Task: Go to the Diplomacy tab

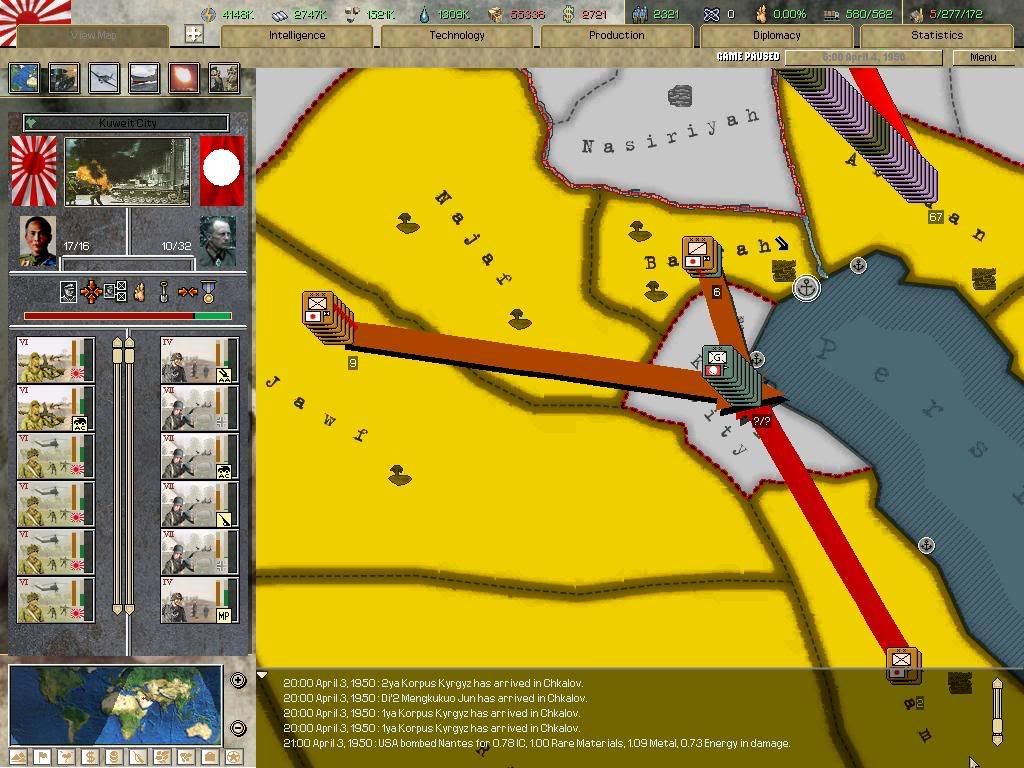Action: coord(777,36)
